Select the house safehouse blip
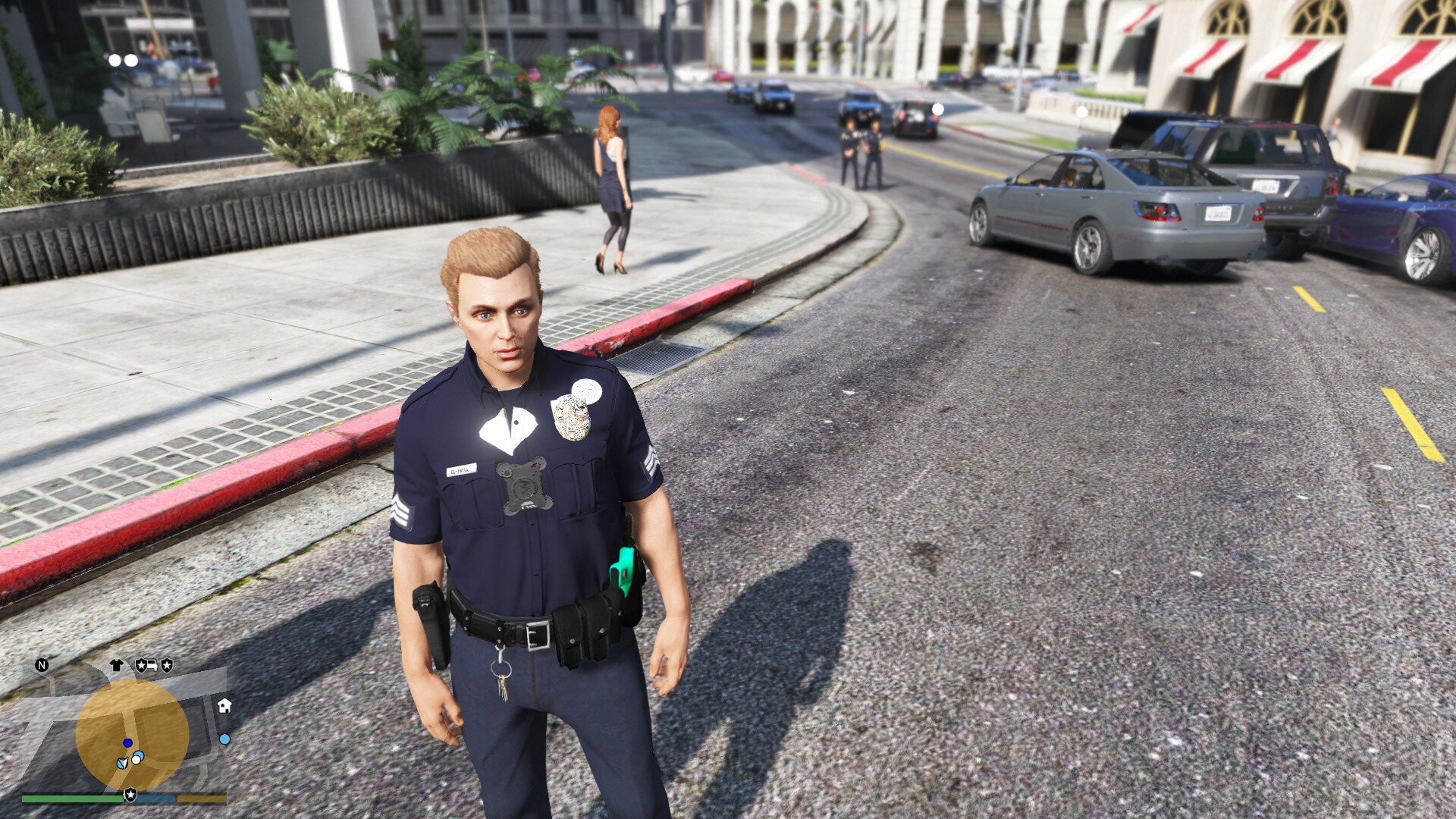 pyautogui.click(x=224, y=706)
